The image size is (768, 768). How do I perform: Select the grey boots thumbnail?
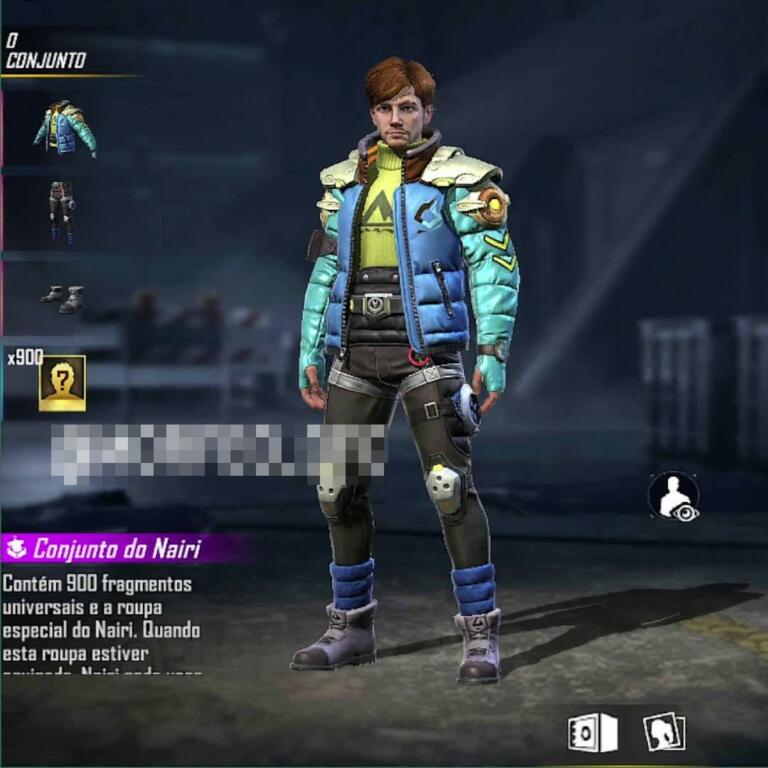coord(62,297)
